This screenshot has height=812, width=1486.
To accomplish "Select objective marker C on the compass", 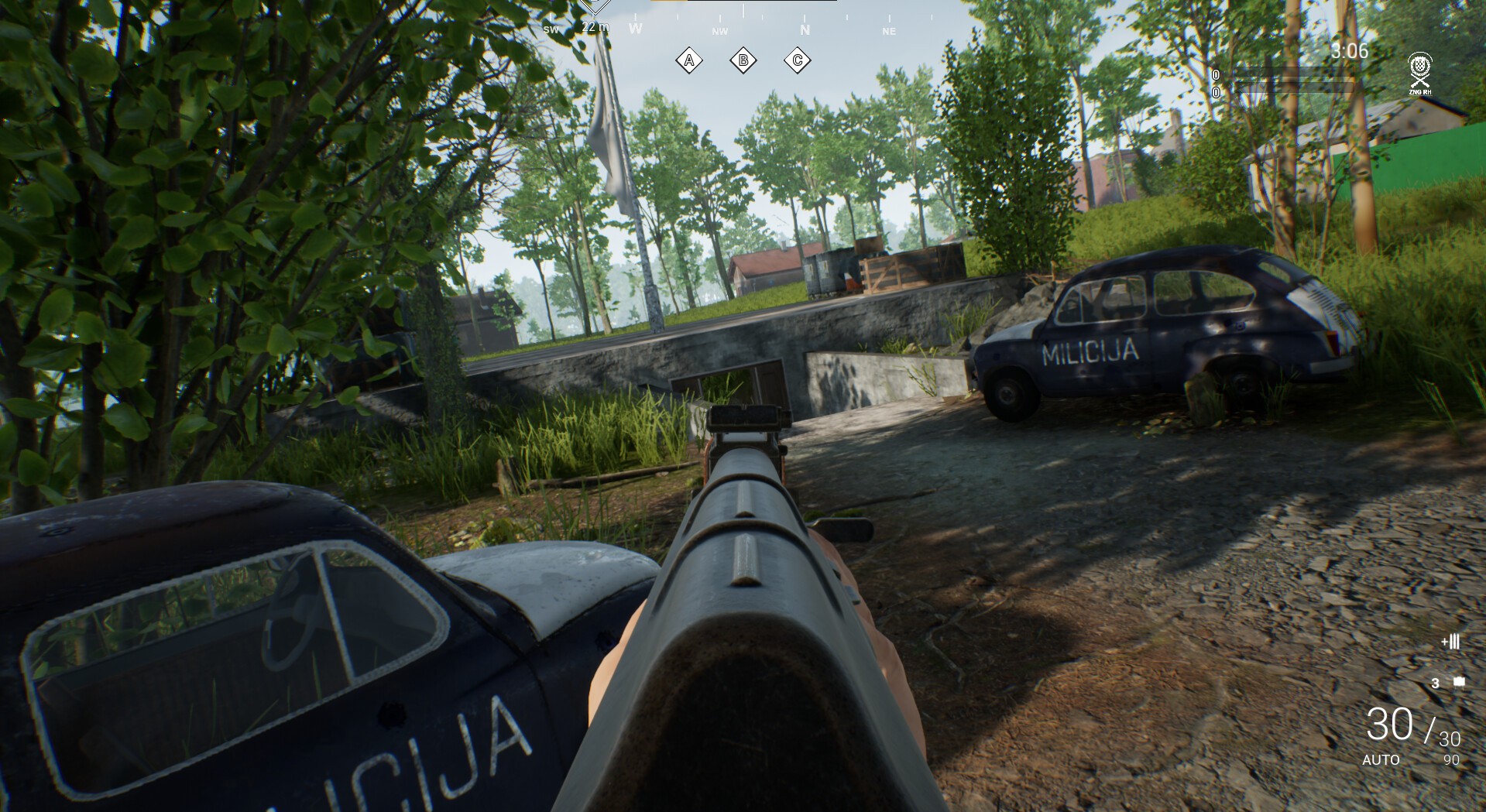I will point(798,59).
